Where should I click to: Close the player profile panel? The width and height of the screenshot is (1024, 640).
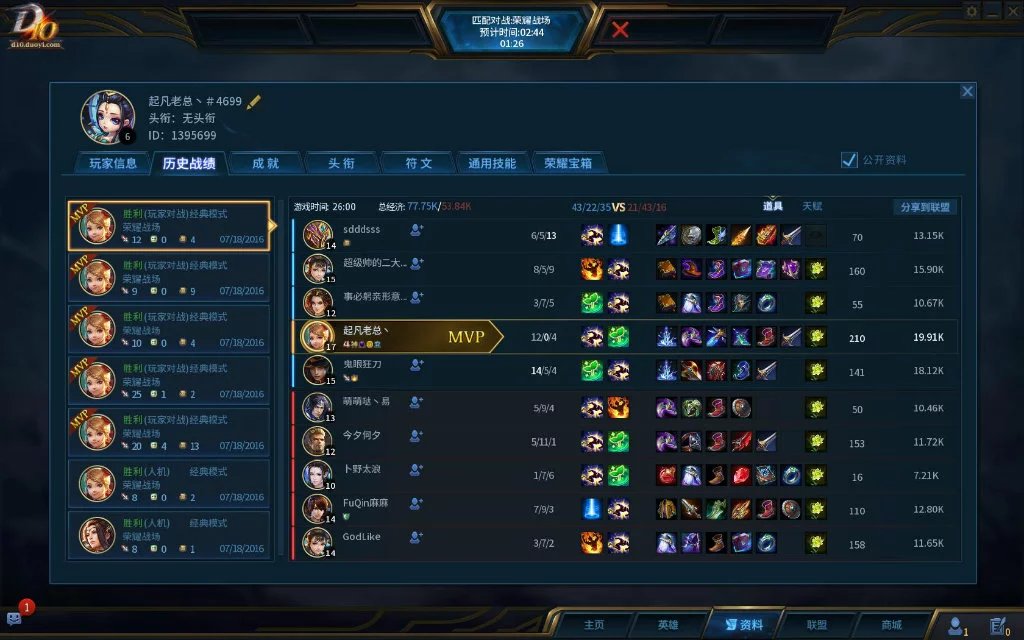point(967,91)
